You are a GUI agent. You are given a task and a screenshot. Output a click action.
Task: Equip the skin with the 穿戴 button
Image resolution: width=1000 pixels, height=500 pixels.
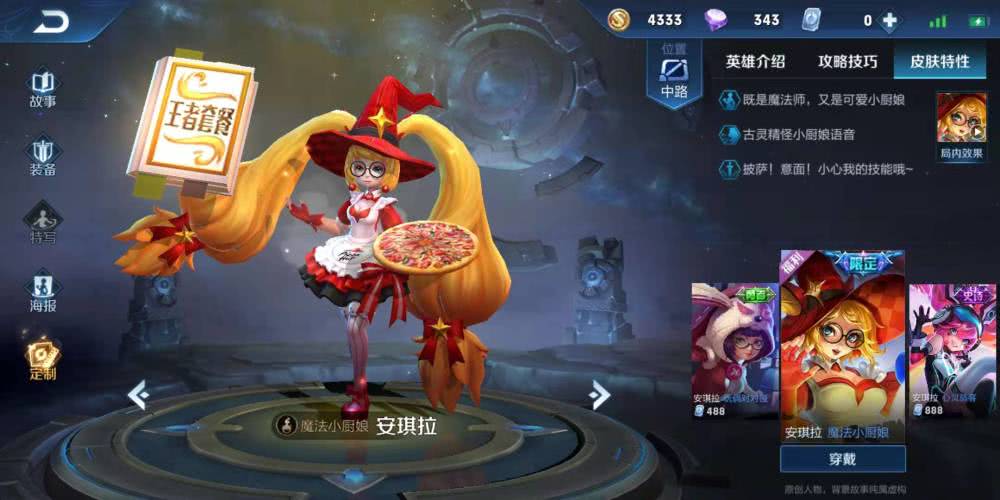[x=842, y=459]
